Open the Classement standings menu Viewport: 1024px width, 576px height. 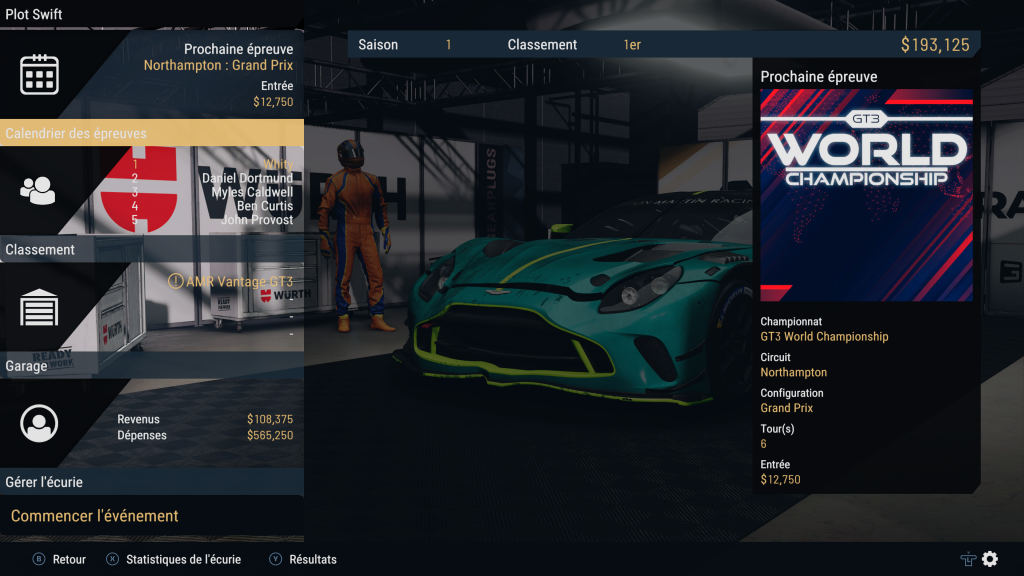[40, 250]
